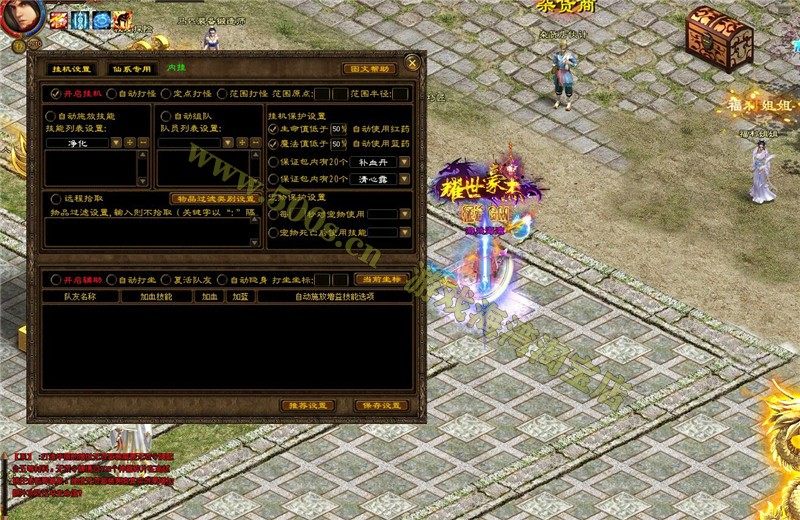Tick the 自动施放技能 checkbox
Viewport: 800px width, 520px height.
click(x=51, y=116)
